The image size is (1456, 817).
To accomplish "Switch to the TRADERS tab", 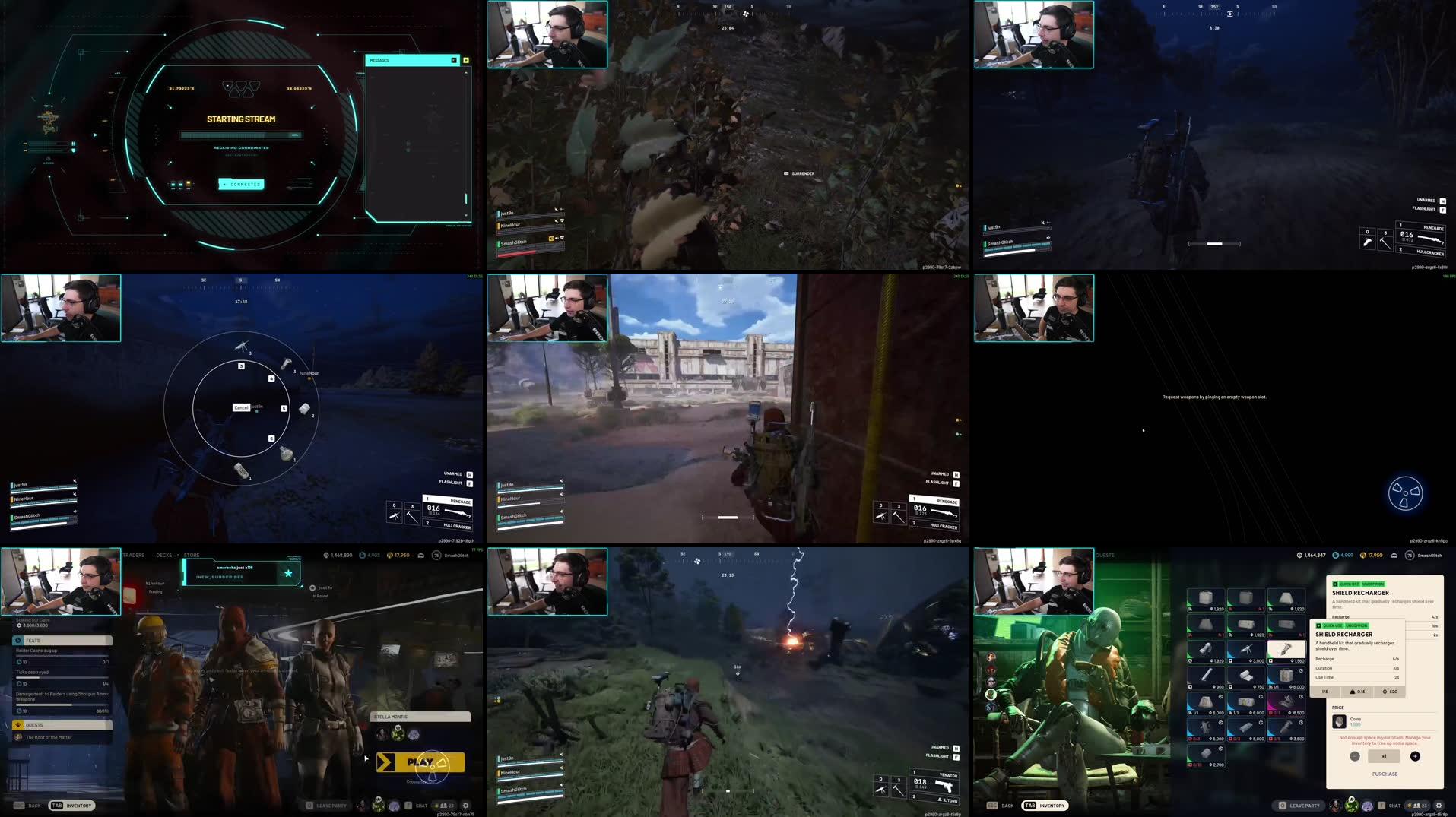I will (134, 555).
